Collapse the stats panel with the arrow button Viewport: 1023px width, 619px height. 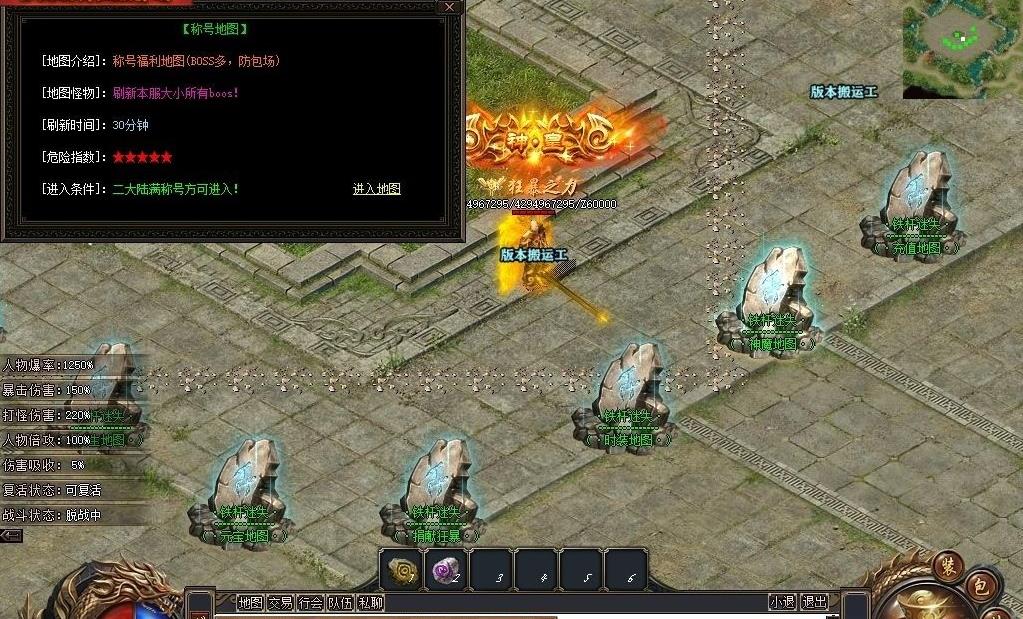11,536
